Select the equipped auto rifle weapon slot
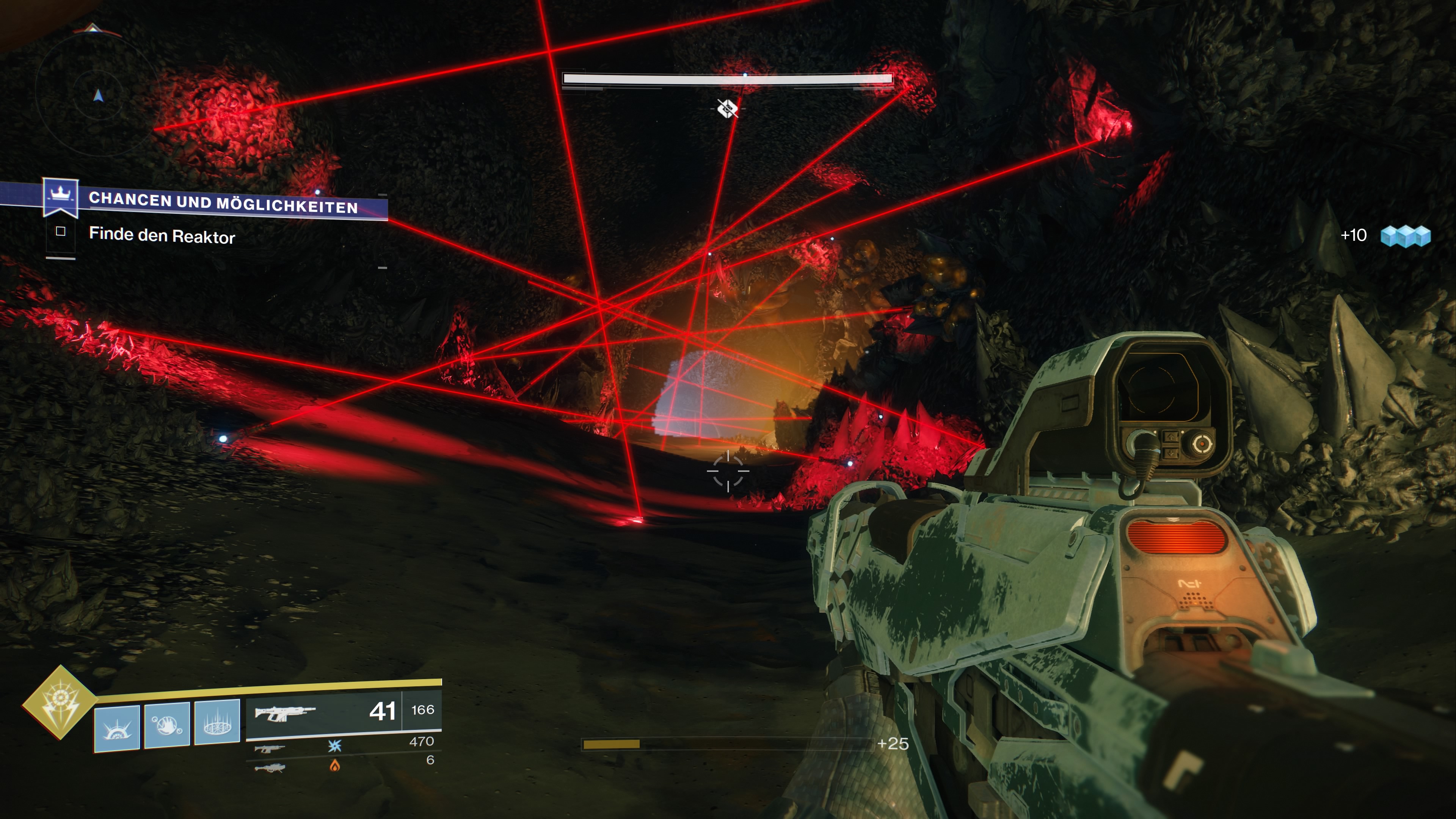Image resolution: width=1456 pixels, height=819 pixels. pos(343,712)
